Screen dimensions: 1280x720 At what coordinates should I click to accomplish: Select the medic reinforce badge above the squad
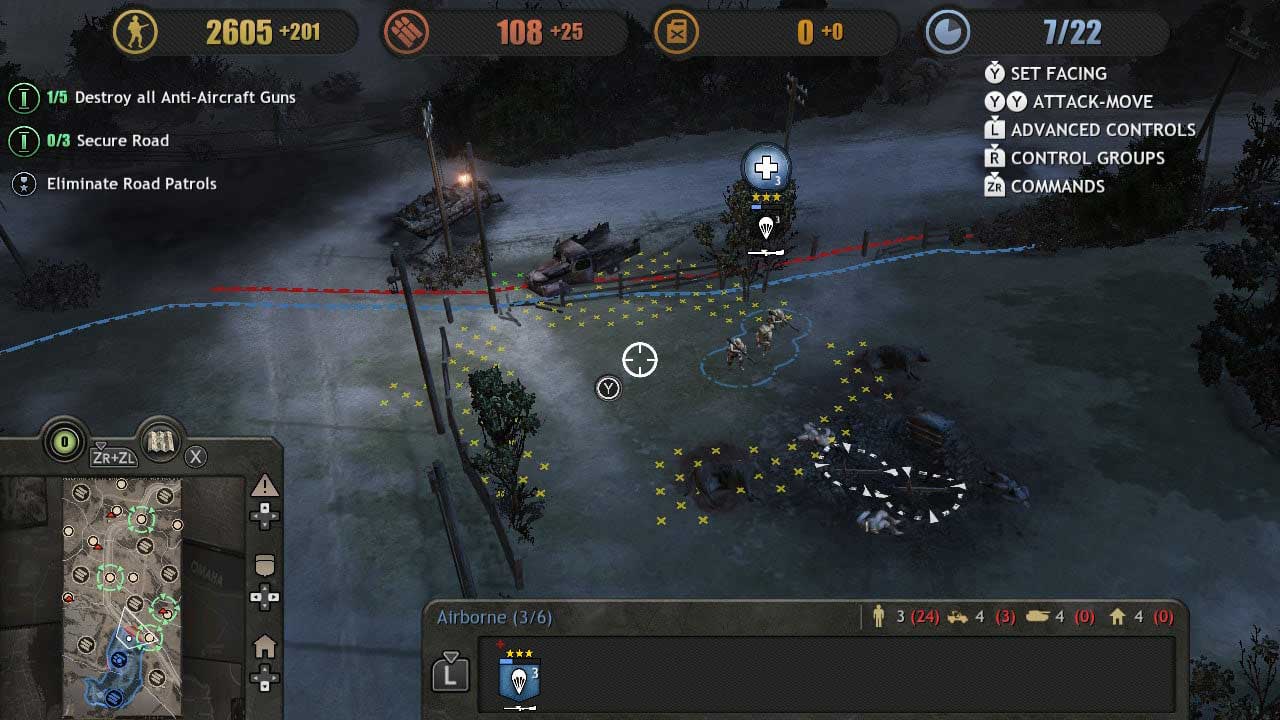point(766,167)
